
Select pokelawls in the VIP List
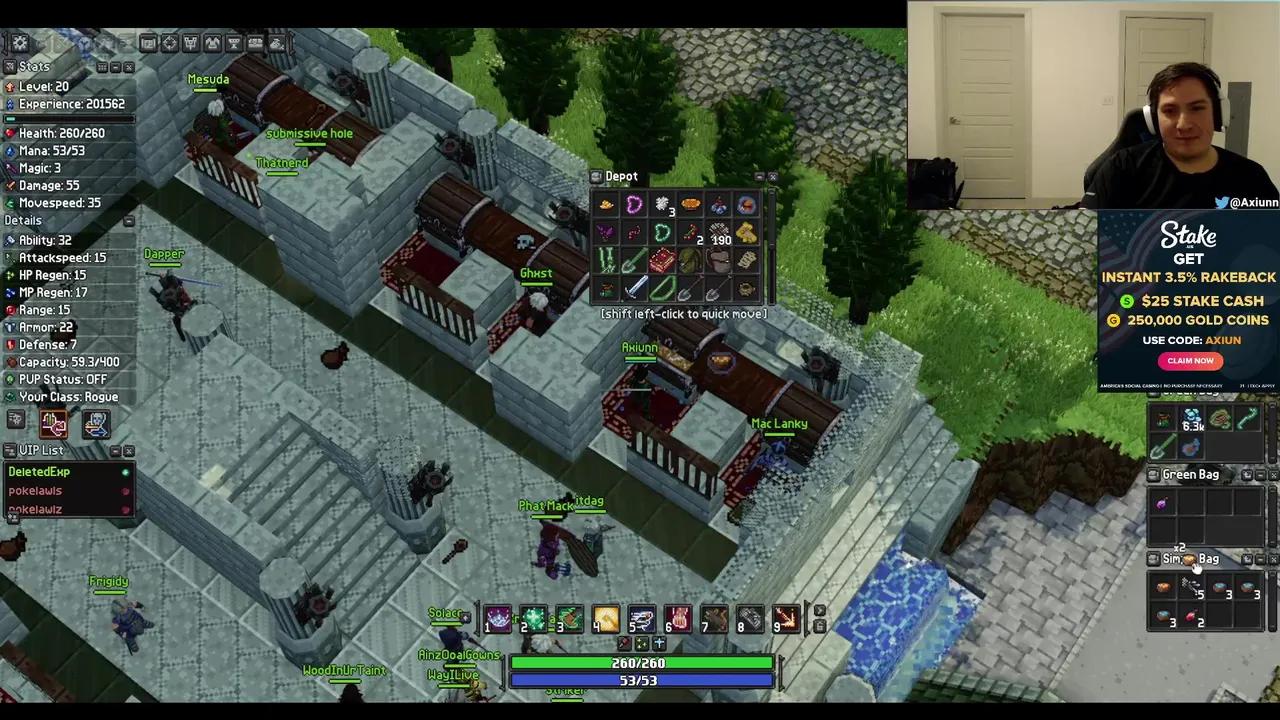point(35,490)
